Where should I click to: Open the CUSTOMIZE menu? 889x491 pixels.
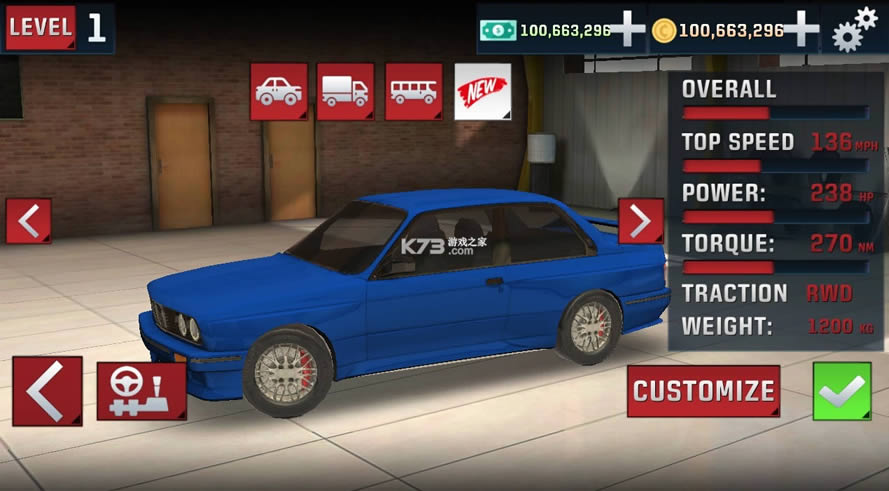pos(704,391)
